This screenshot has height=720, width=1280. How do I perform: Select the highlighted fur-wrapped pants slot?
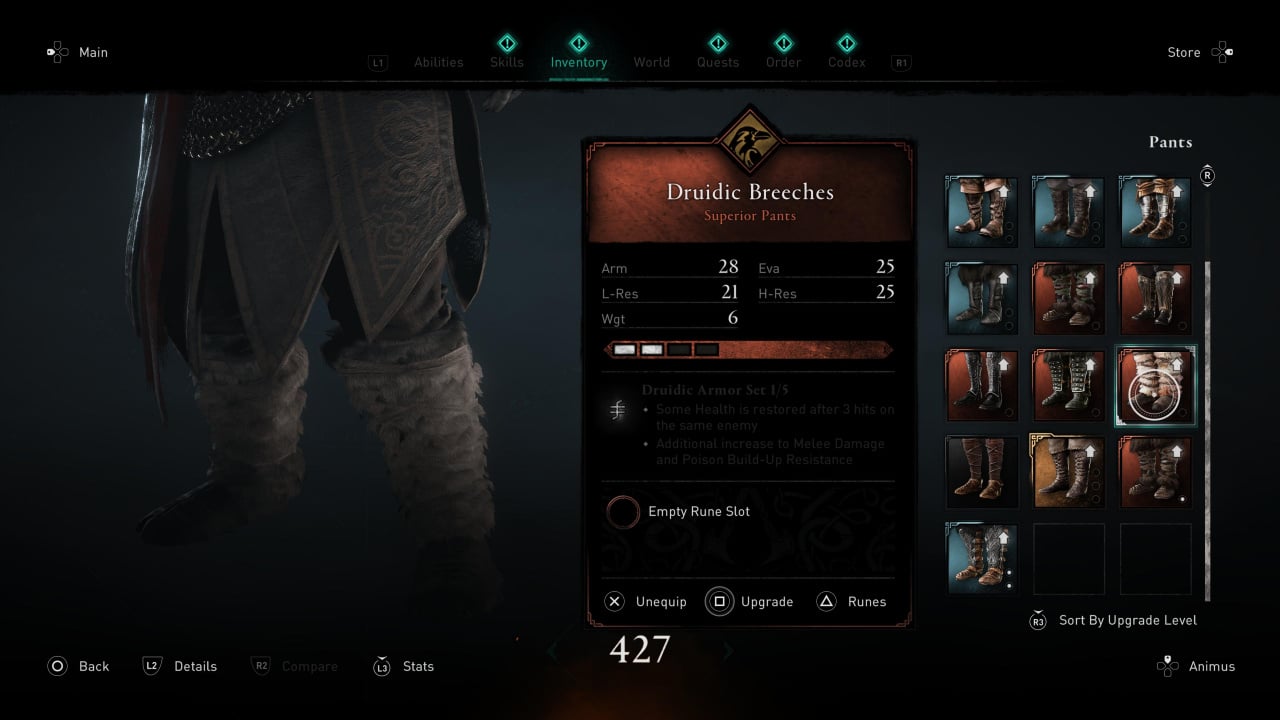tap(1155, 386)
